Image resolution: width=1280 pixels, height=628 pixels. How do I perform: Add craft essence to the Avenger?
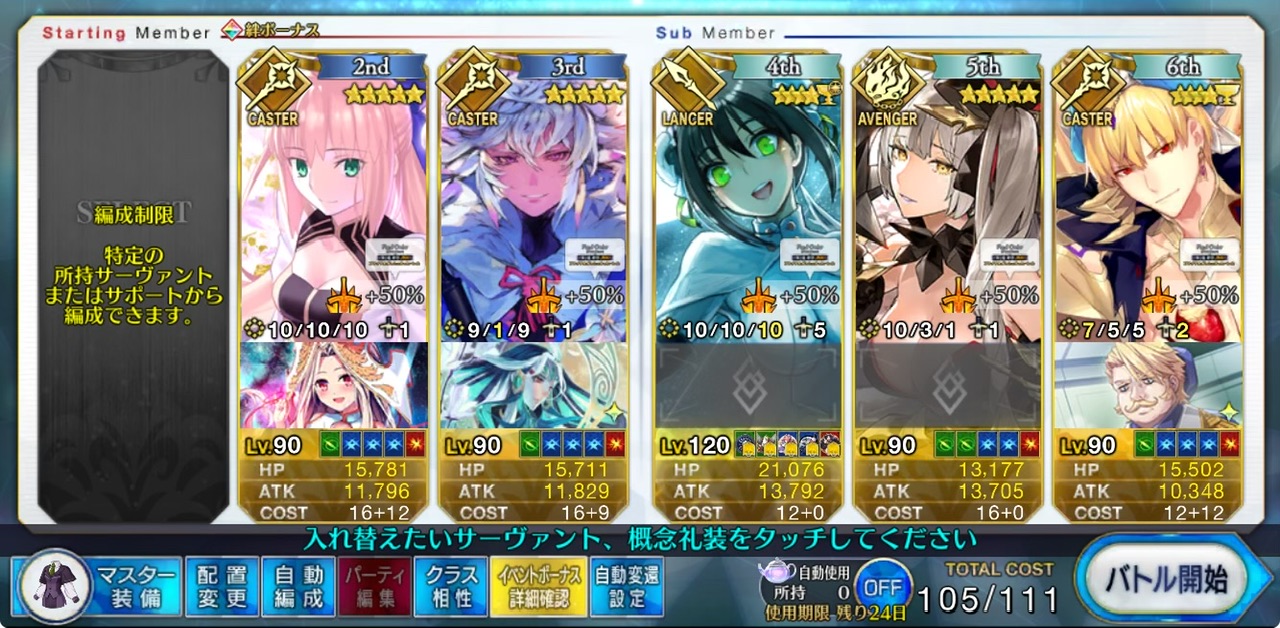tap(948, 386)
